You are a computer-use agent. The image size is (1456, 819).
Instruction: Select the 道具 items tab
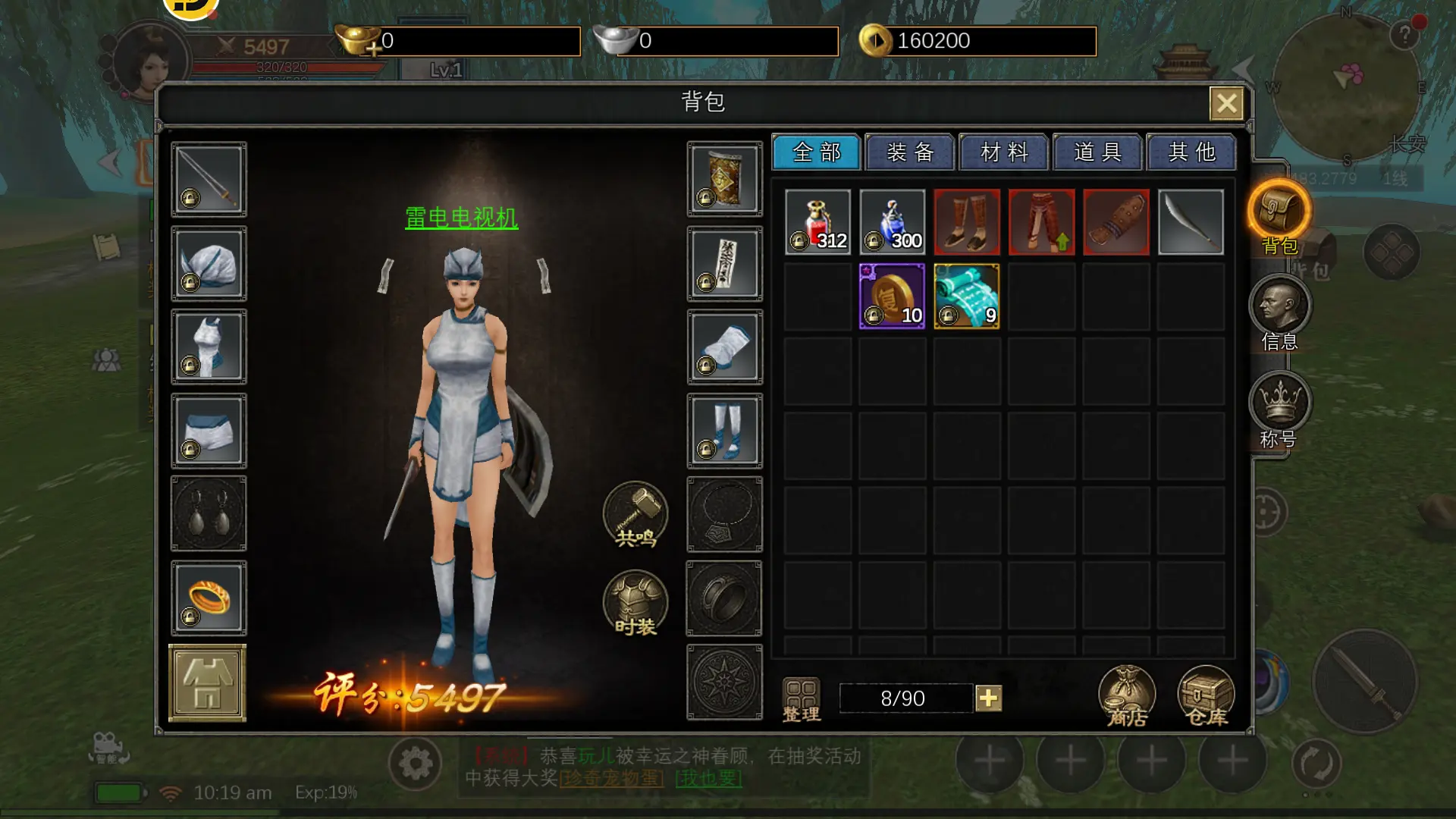tap(1098, 152)
